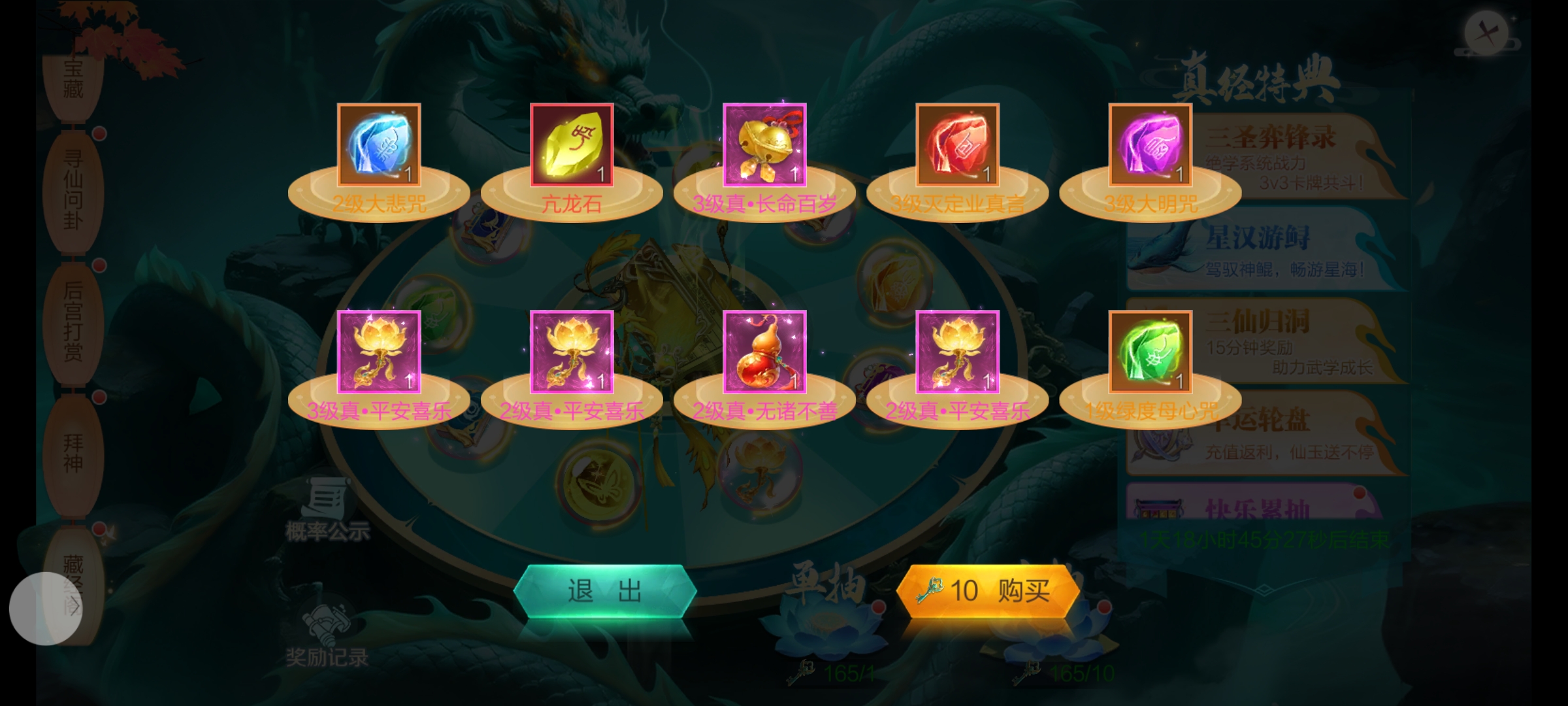1568x706 pixels.
Task: Select the red 3级灭定业真言 gem
Action: 957,144
